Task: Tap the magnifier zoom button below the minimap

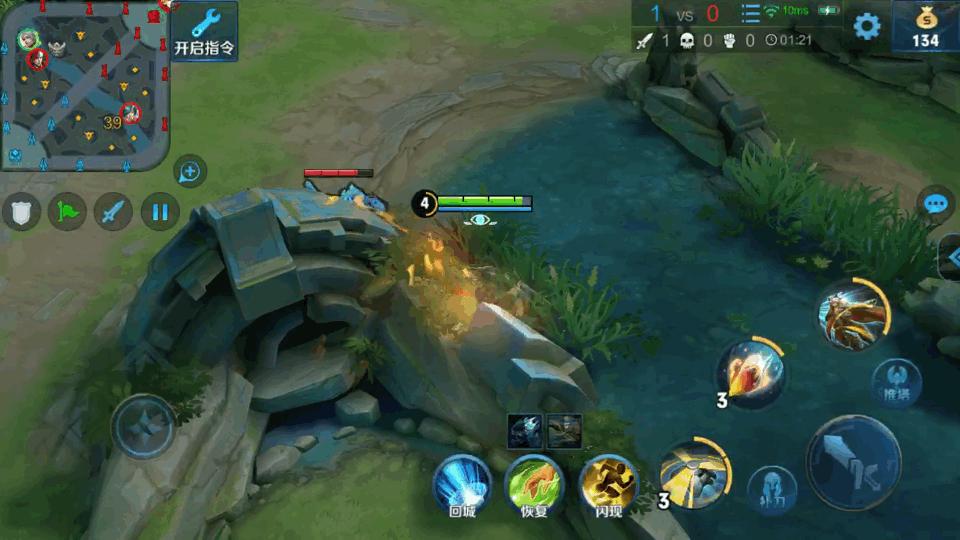Action: (189, 172)
